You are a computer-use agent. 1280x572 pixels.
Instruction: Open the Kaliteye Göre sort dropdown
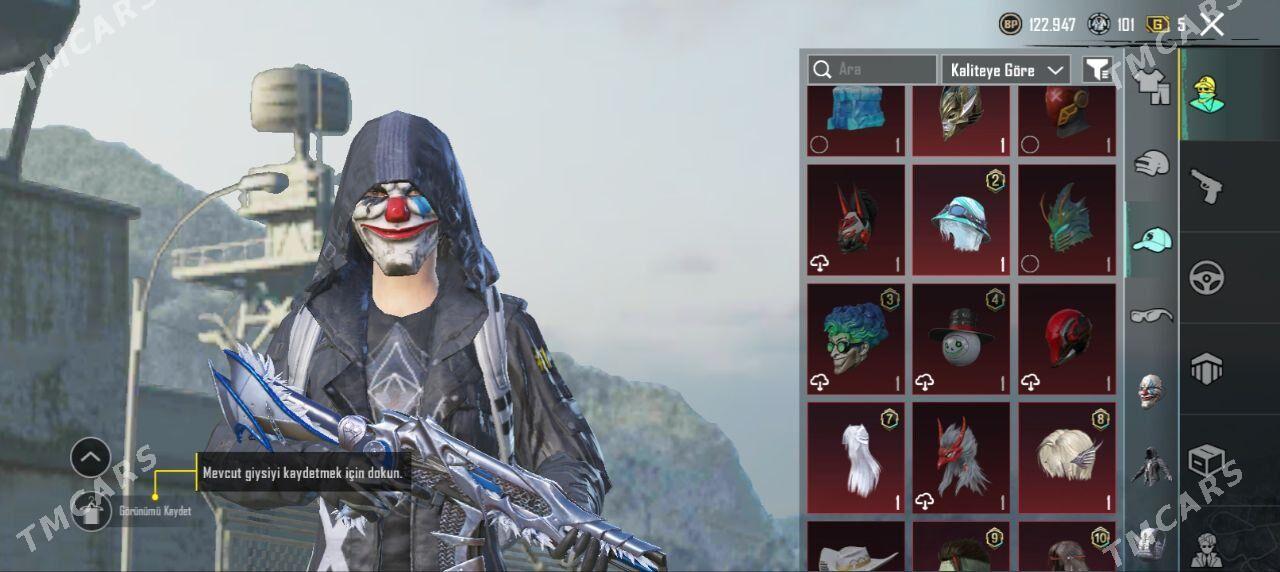click(1005, 70)
